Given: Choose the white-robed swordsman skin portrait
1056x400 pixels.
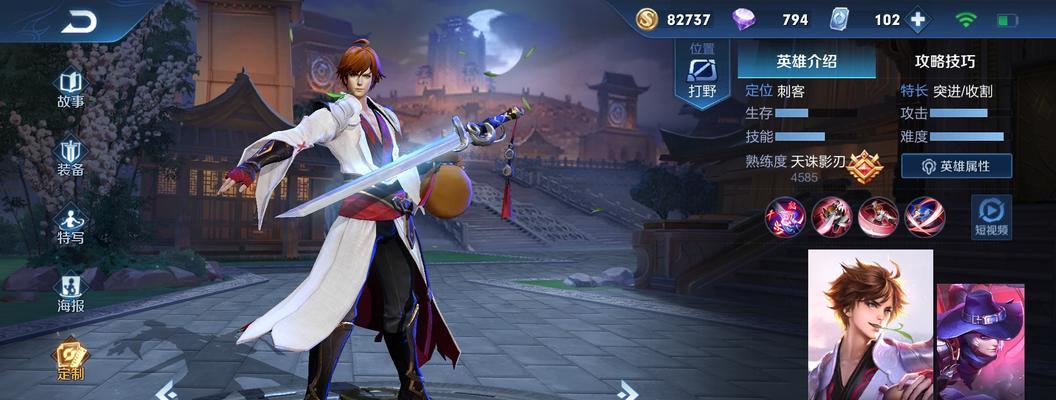Looking at the screenshot, I should [x=870, y=325].
